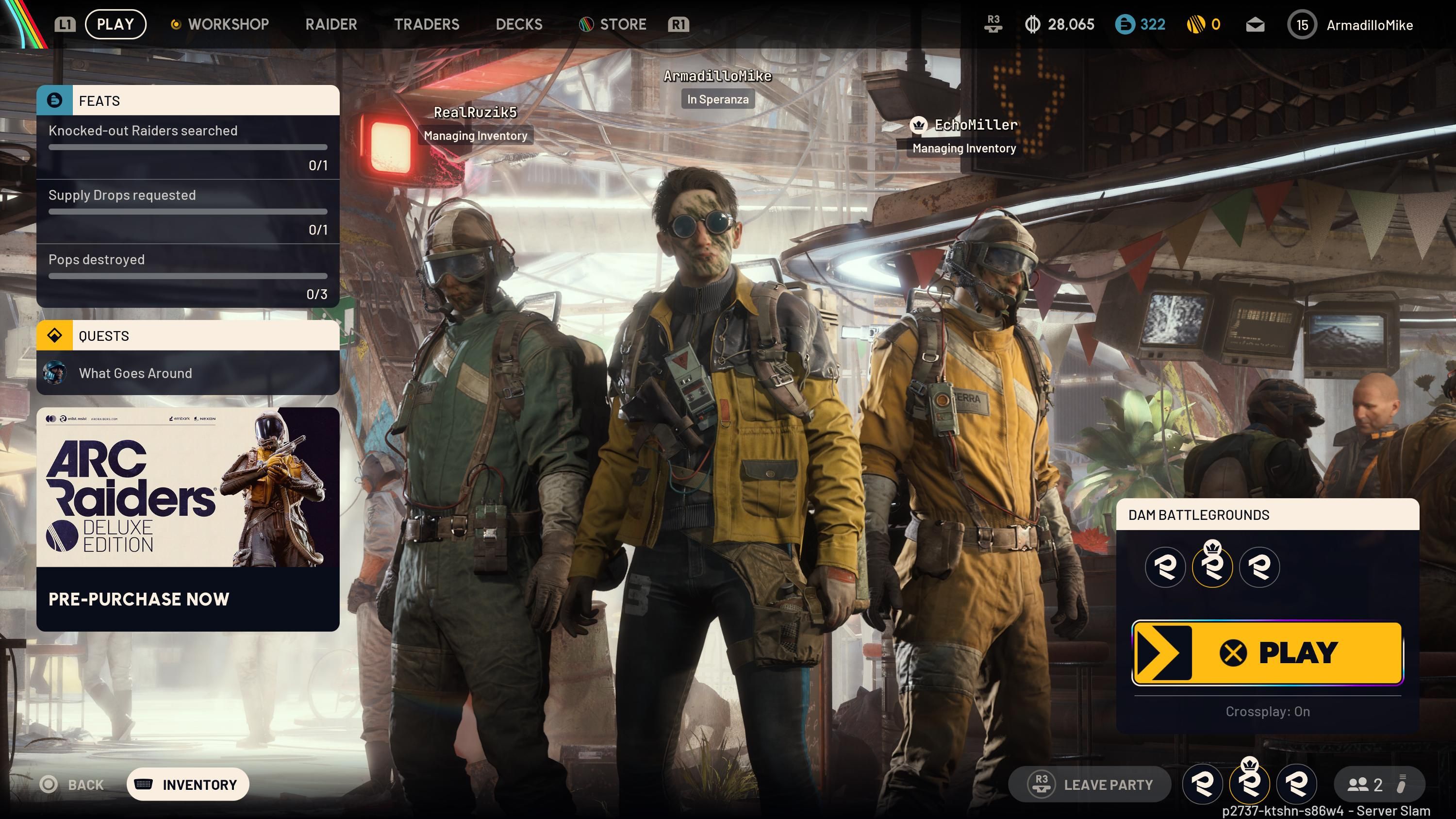The width and height of the screenshot is (1456, 819).
Task: Open ArmadilloMike's profile in top bar
Action: [x=1351, y=25]
